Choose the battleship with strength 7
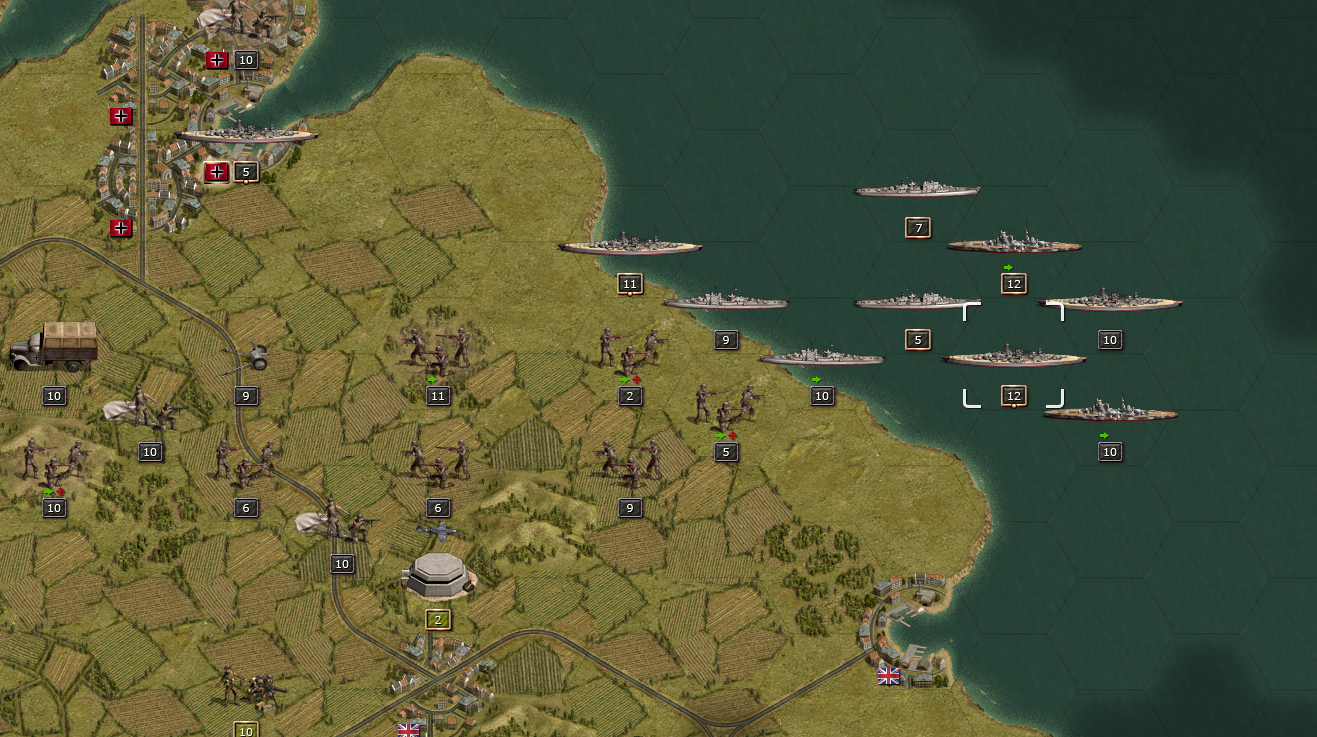The width and height of the screenshot is (1317, 737). 917,189
